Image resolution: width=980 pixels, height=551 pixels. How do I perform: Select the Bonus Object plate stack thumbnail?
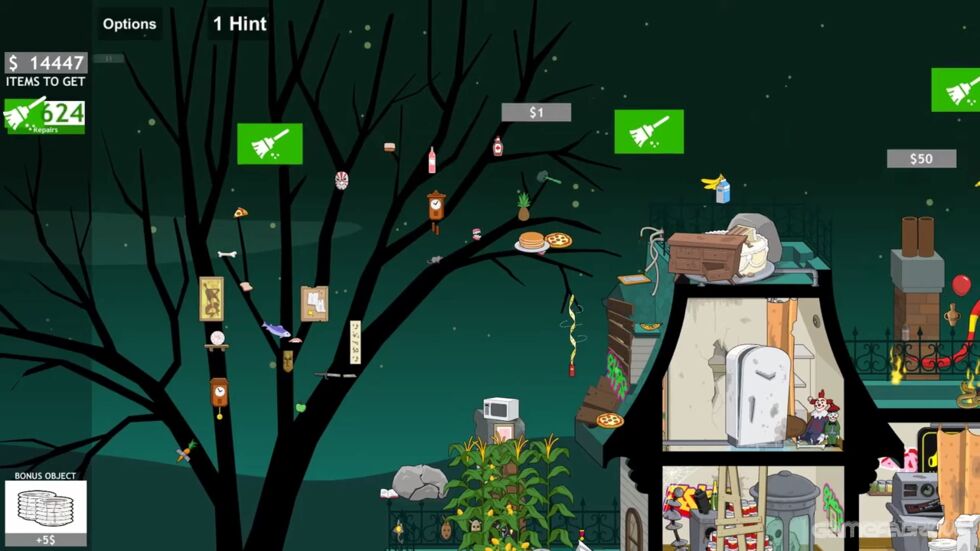tap(45, 507)
